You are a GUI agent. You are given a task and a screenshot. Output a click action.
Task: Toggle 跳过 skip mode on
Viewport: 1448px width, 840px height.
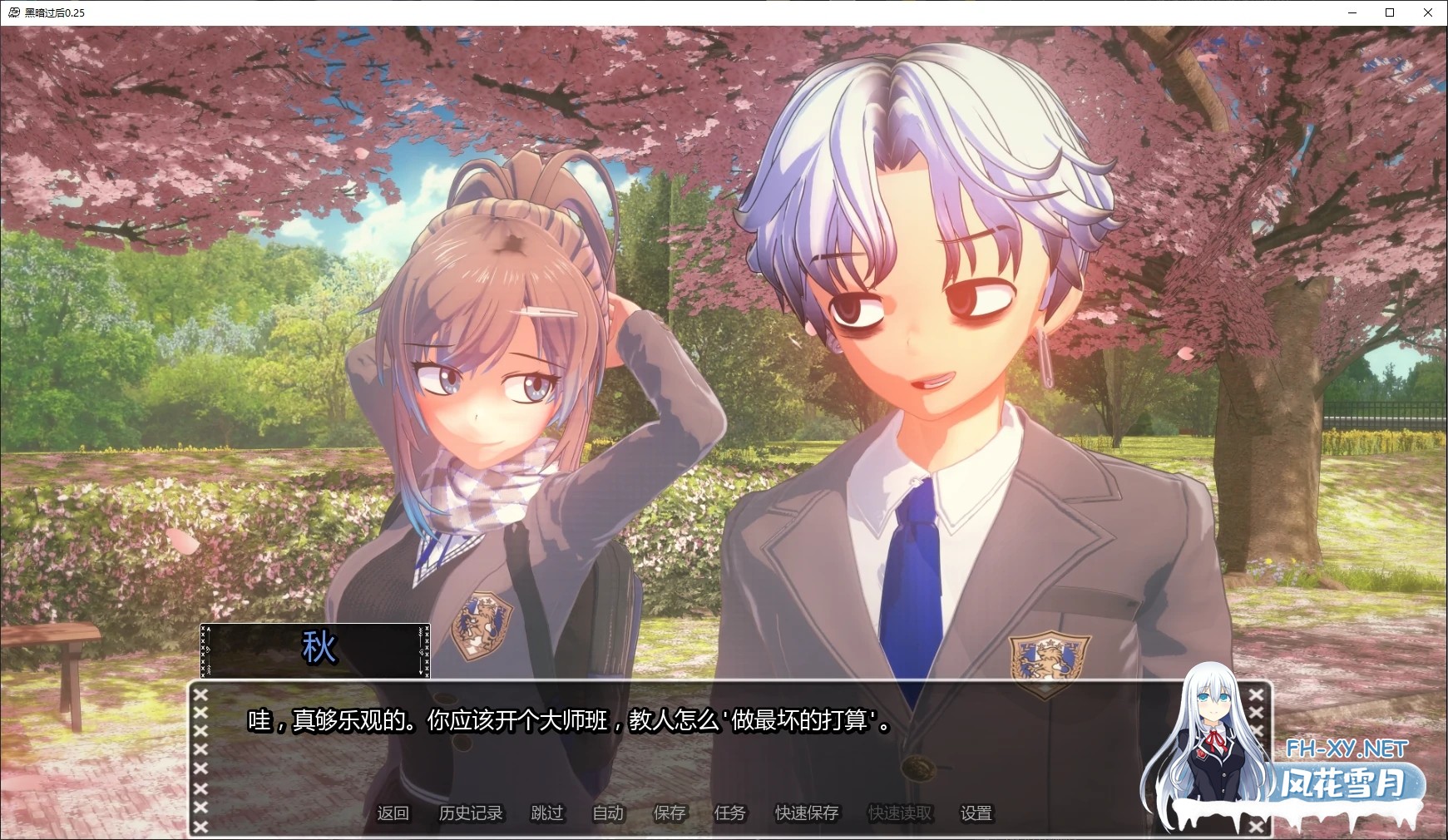(x=547, y=814)
